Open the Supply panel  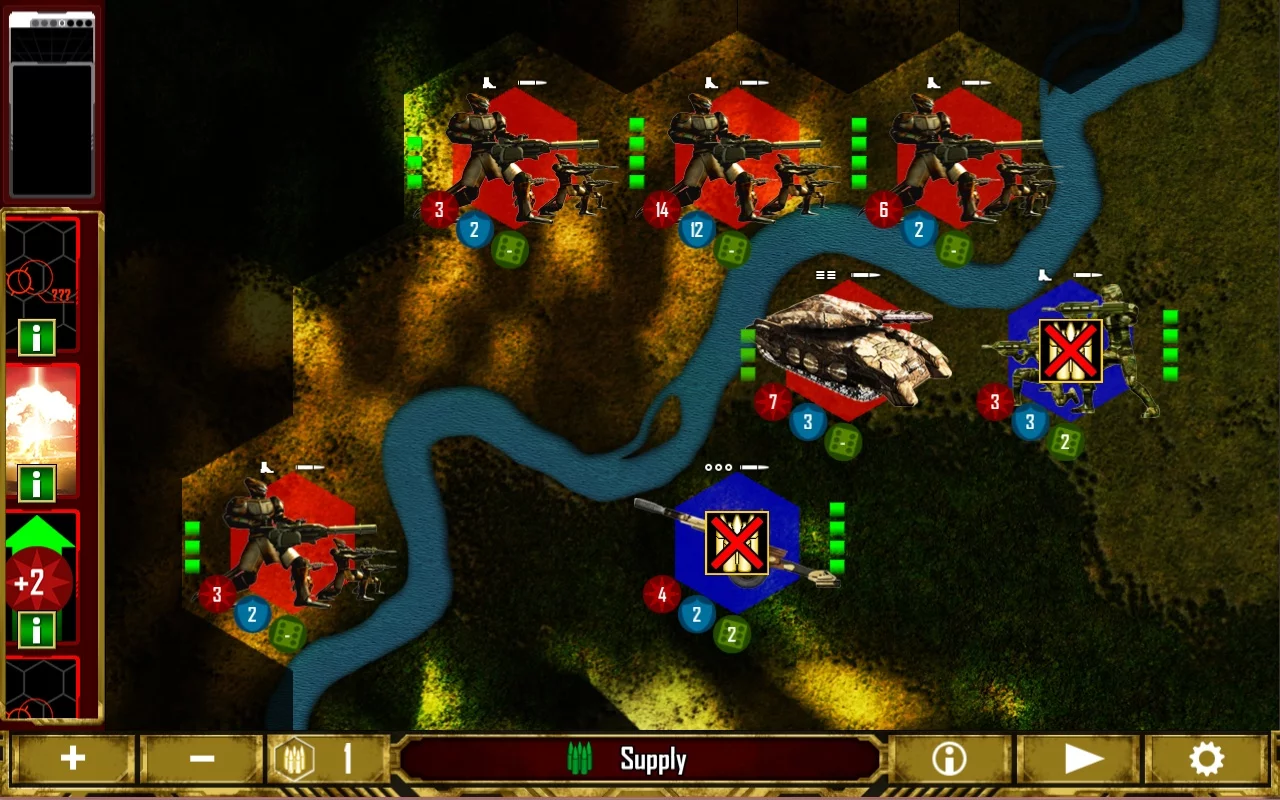coord(641,758)
